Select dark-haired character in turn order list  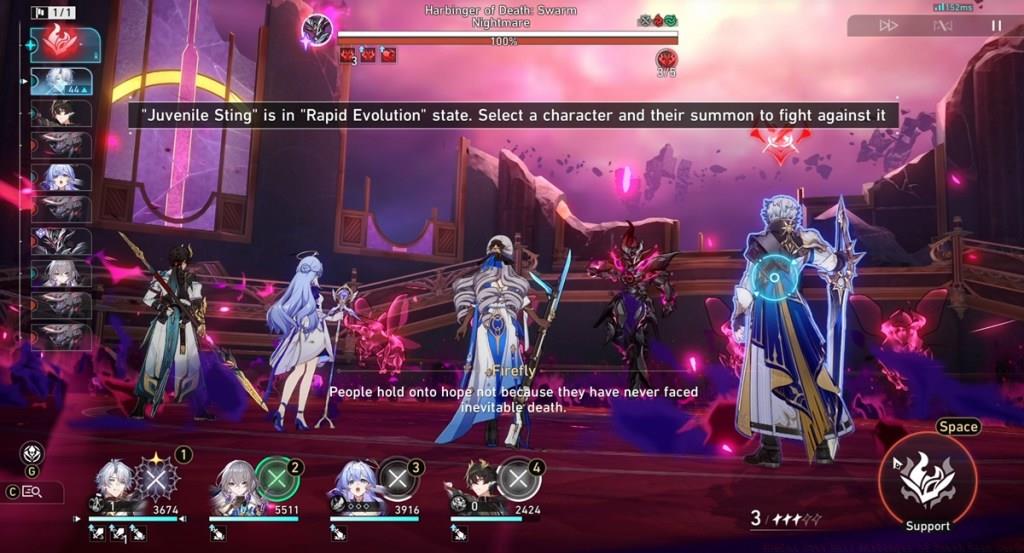pyautogui.click(x=64, y=113)
